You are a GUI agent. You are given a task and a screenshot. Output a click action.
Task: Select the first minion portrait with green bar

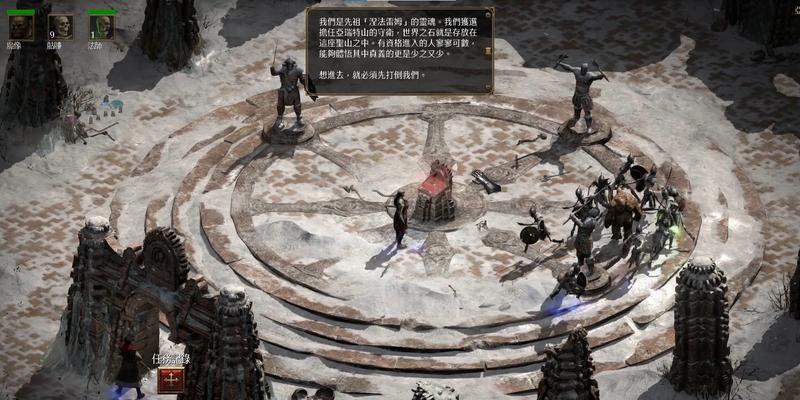pos(21,27)
